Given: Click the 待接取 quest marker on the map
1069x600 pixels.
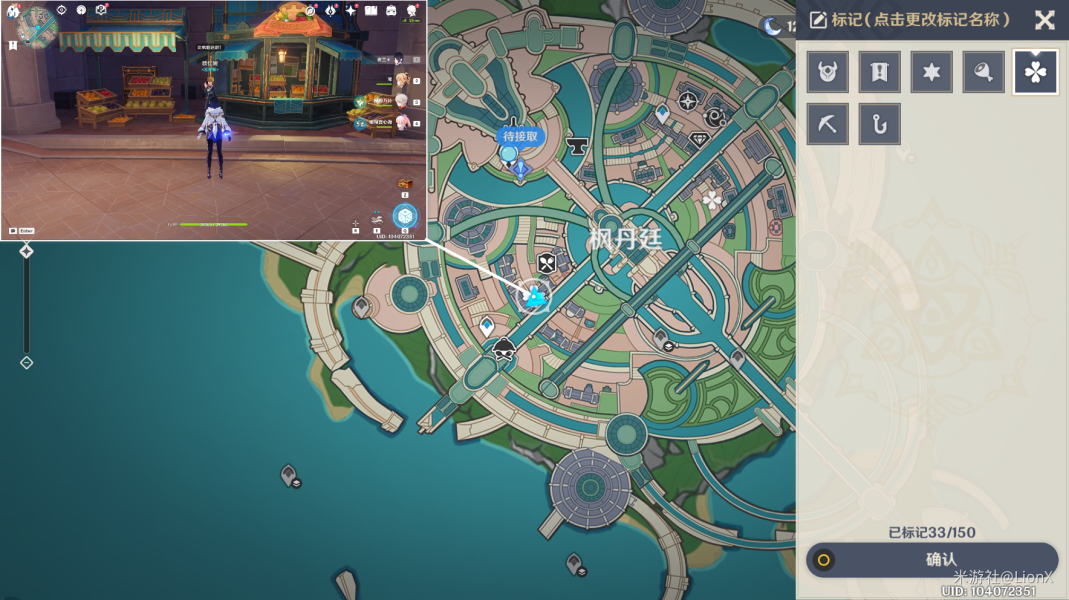Looking at the screenshot, I should 521,137.
